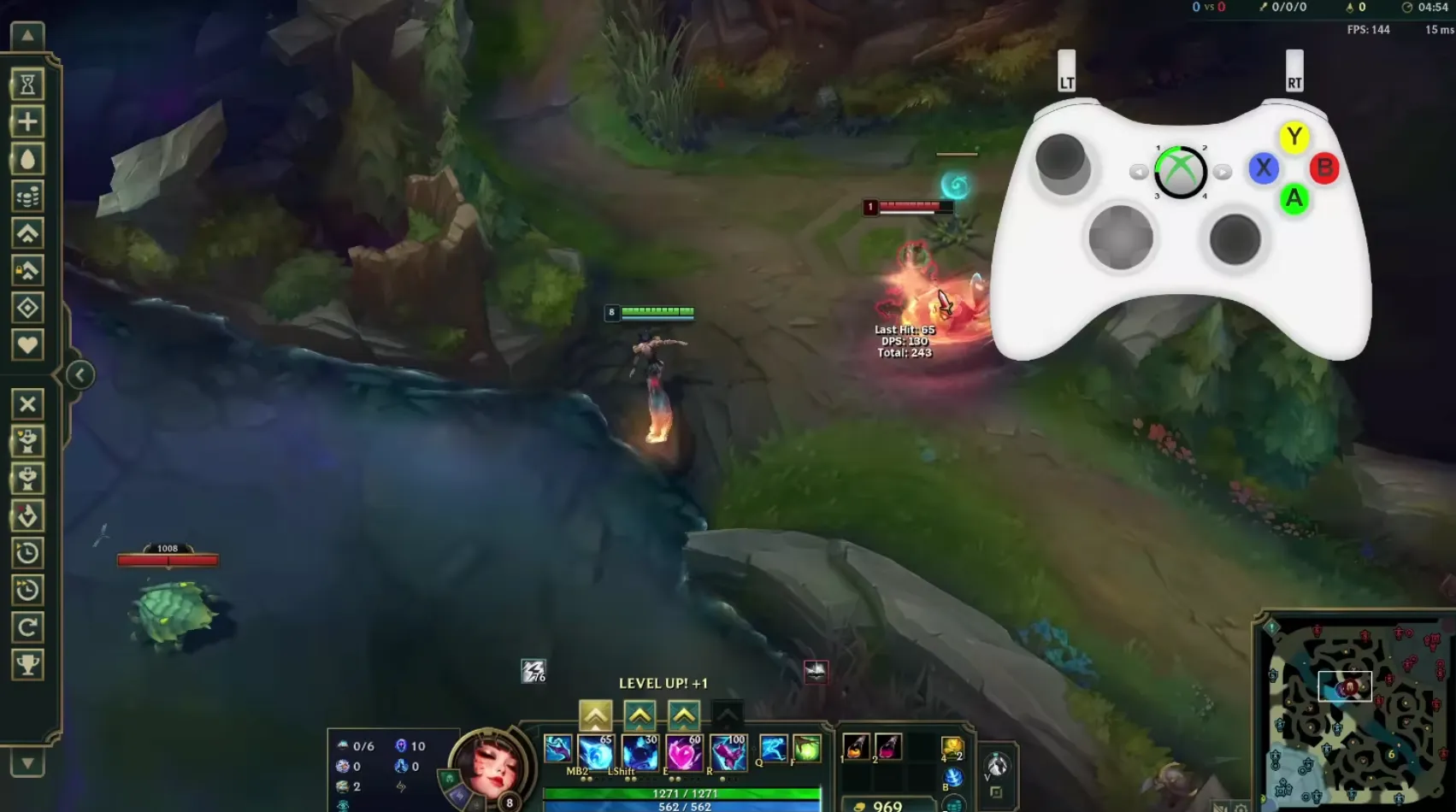Select the teleport-to-cursor diamond icon
Image resolution: width=1456 pixels, height=812 pixels.
pos(28,306)
